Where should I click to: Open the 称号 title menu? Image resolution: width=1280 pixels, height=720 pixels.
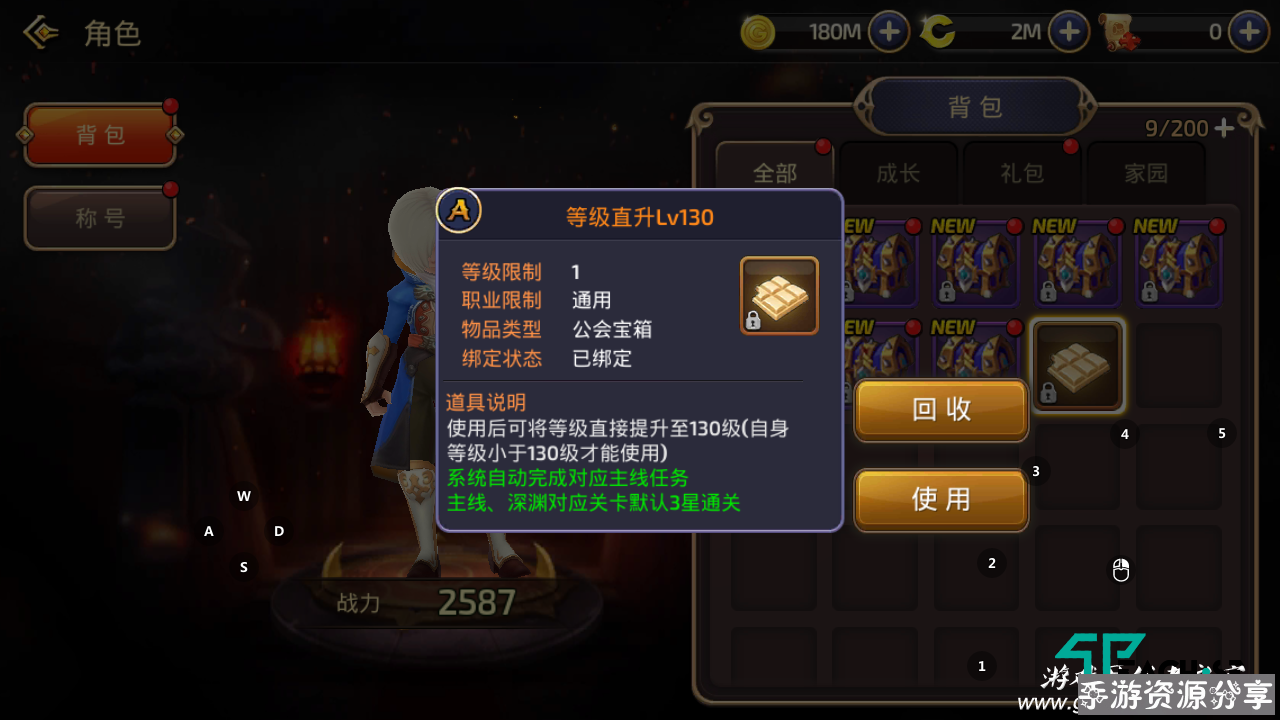[x=100, y=218]
